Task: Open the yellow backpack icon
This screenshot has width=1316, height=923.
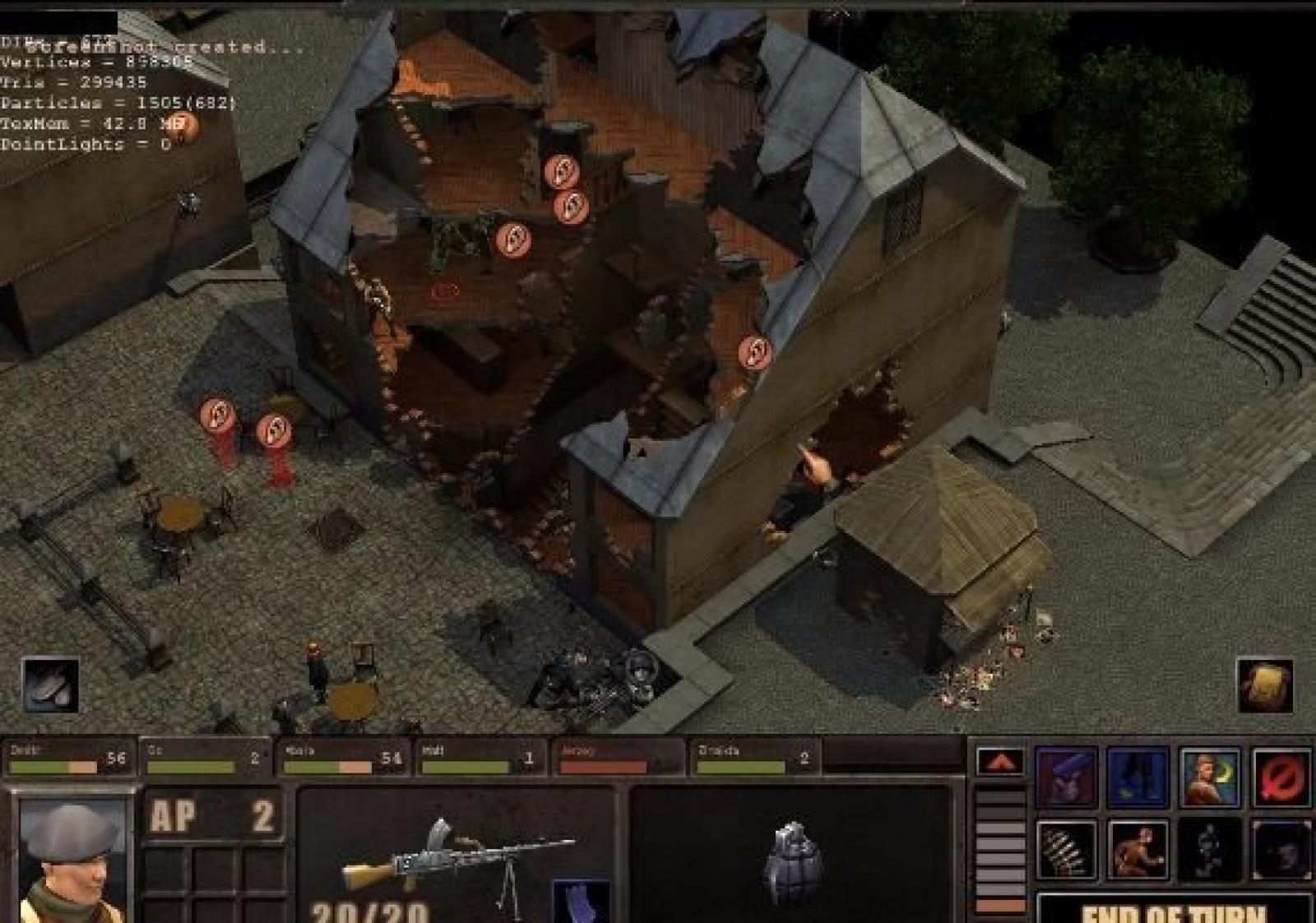Action: [1264, 685]
